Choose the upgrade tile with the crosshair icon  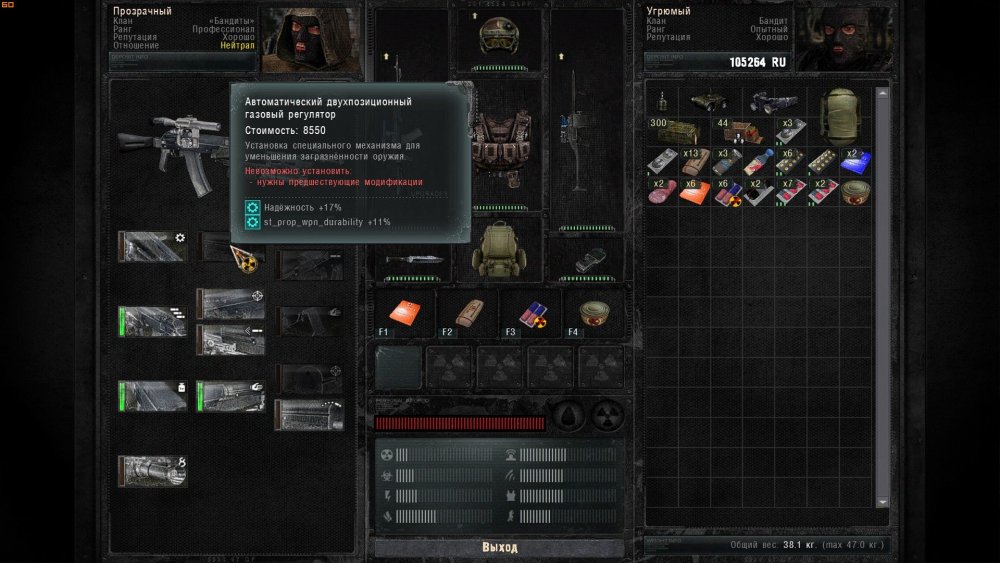(231, 302)
